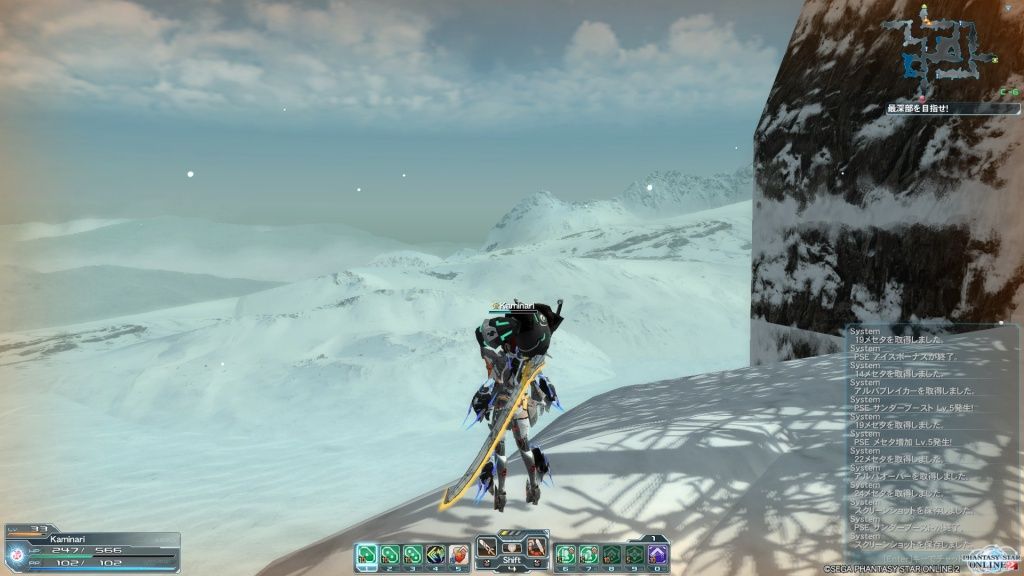
Task: Select the sword weapon on the weapon palette
Action: (x=488, y=547)
